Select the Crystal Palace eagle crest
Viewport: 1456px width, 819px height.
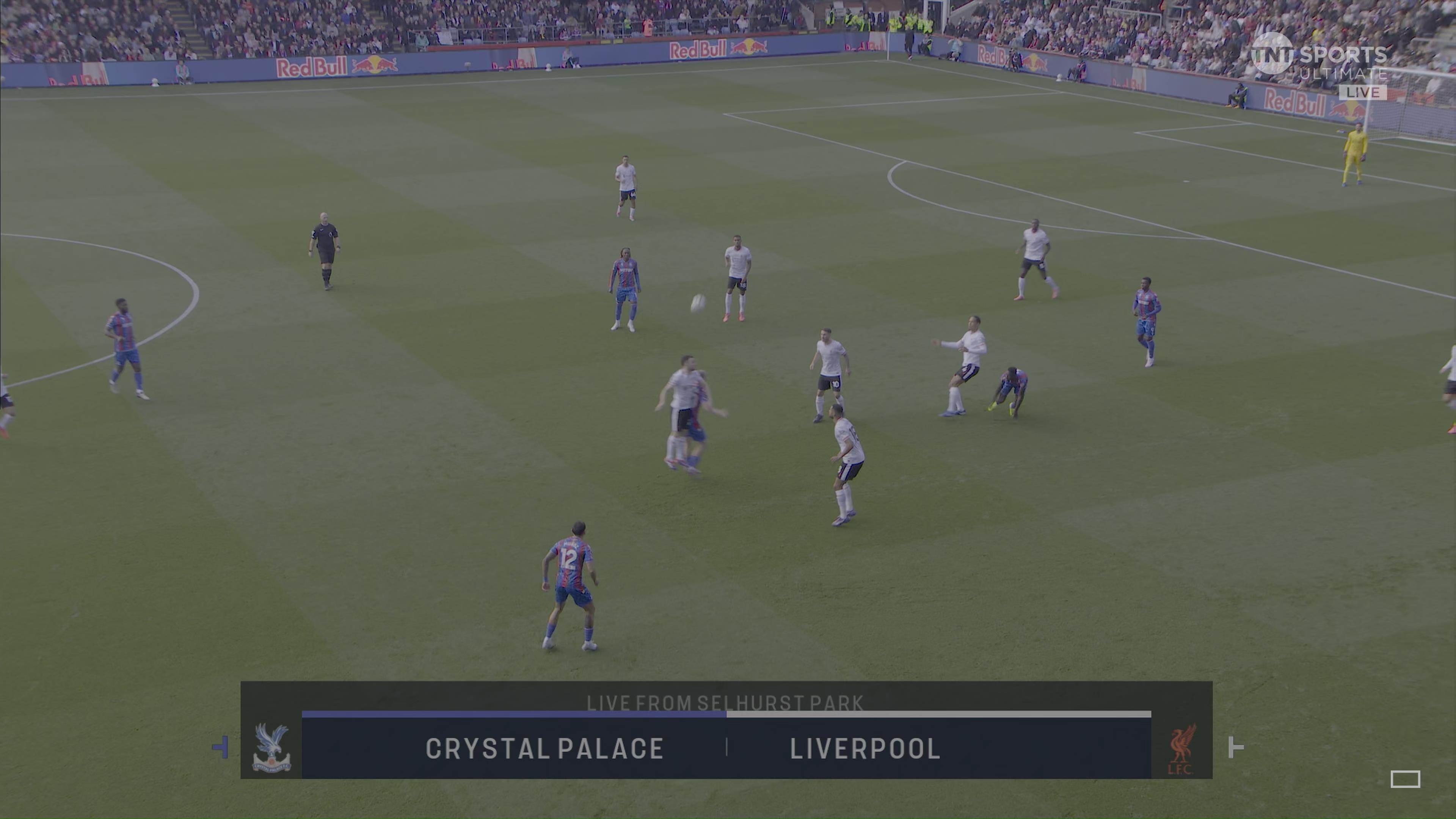[271, 747]
